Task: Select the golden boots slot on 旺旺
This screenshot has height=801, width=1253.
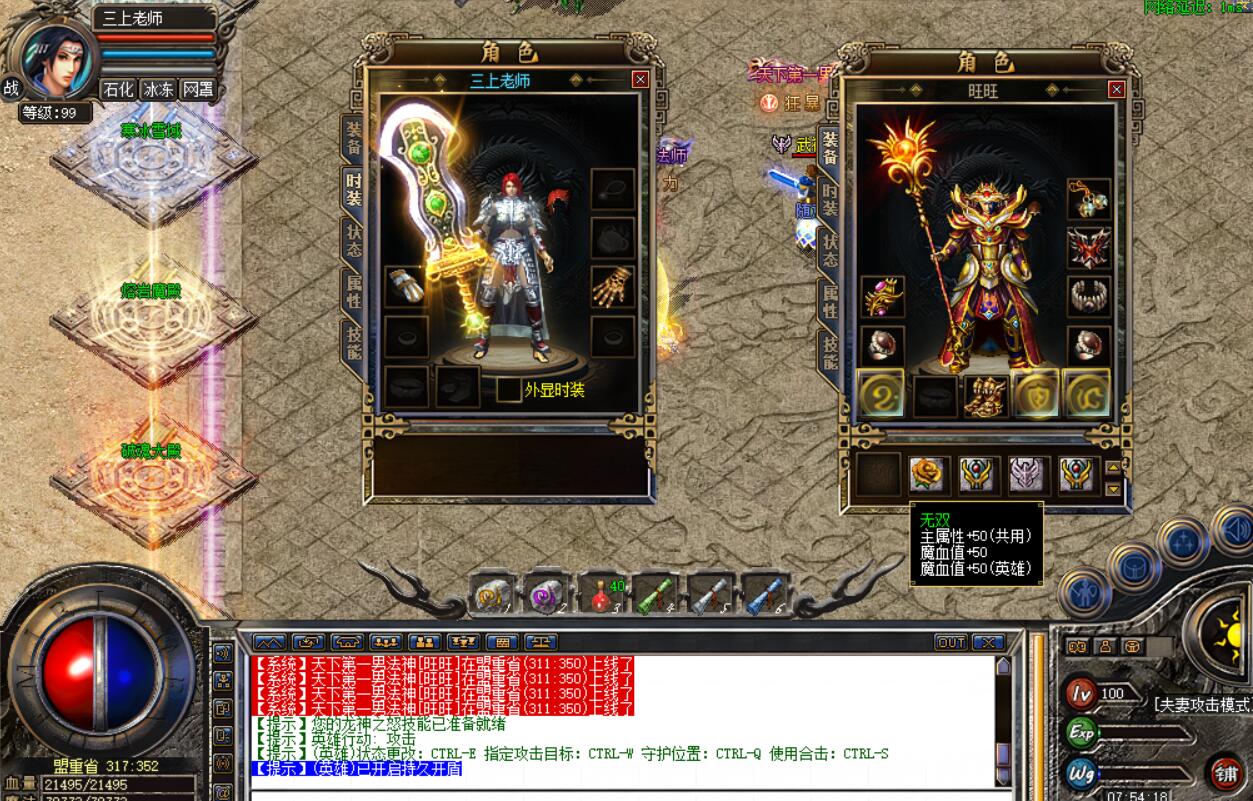Action: point(984,395)
